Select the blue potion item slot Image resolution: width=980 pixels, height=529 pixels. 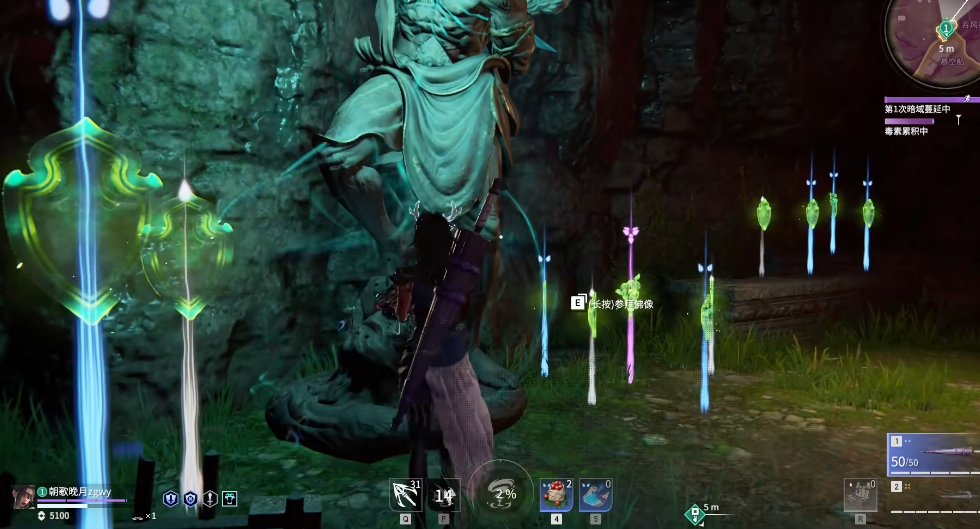pyautogui.click(x=595, y=493)
